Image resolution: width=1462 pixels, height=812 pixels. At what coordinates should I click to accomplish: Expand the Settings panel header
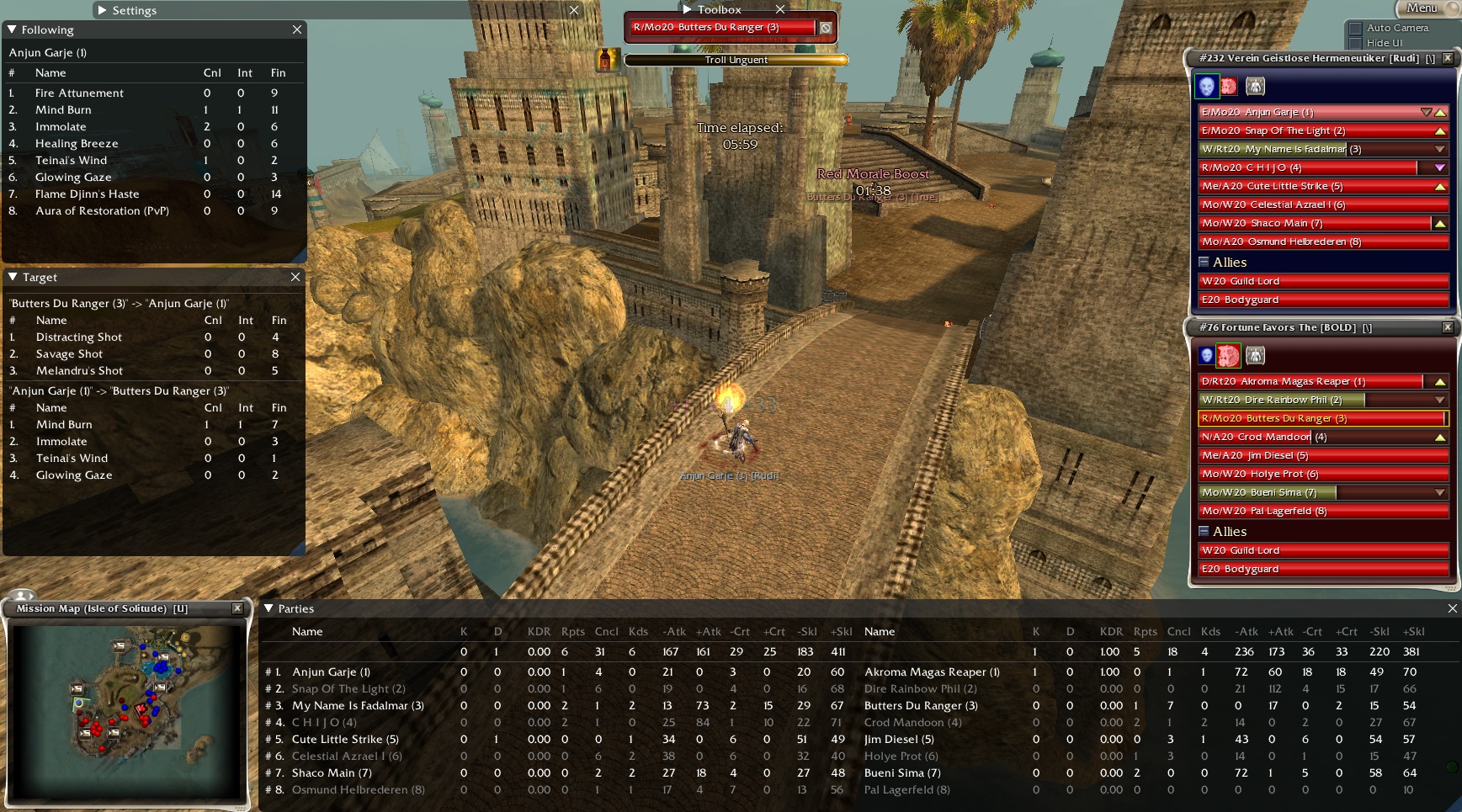pyautogui.click(x=102, y=10)
